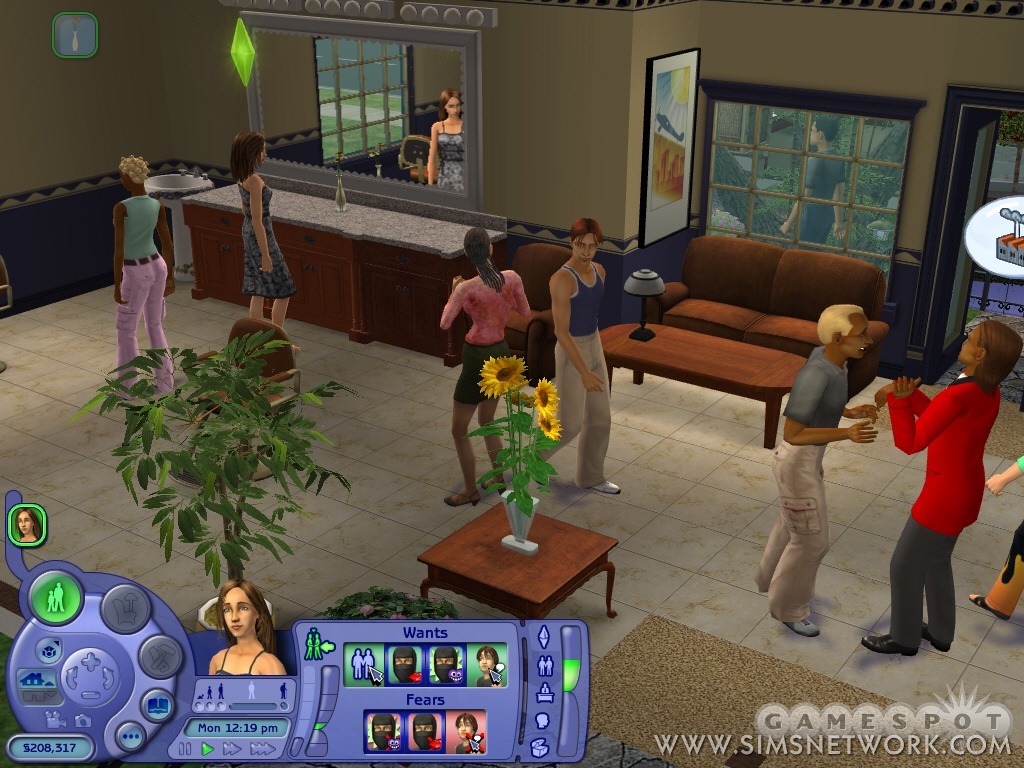The image size is (1024, 768).
Task: Select the talking Sim want icon
Action: pyautogui.click(x=487, y=664)
